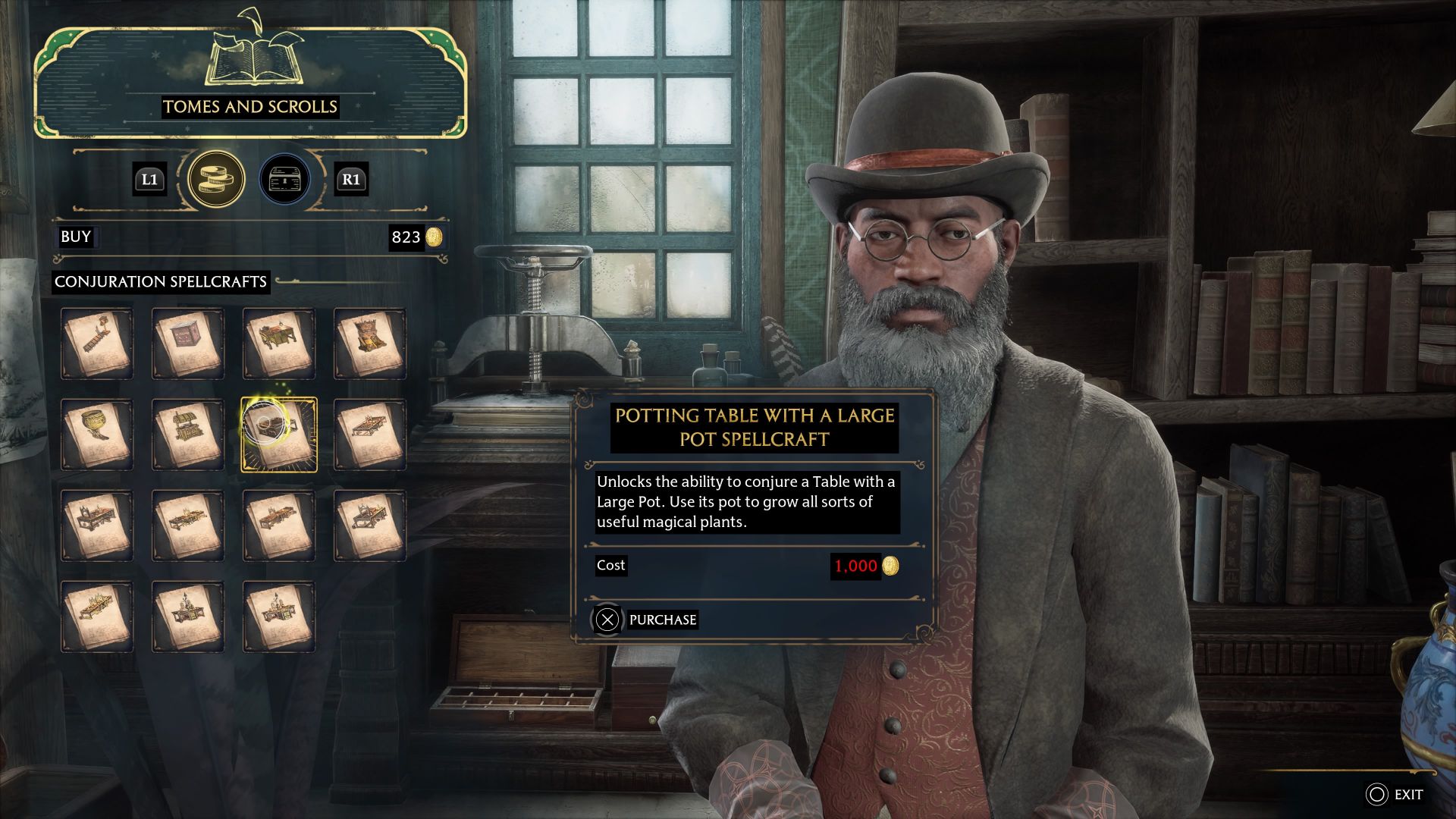Image resolution: width=1456 pixels, height=819 pixels.
Task: Select the throne spellcraft scroll
Action: point(369,343)
